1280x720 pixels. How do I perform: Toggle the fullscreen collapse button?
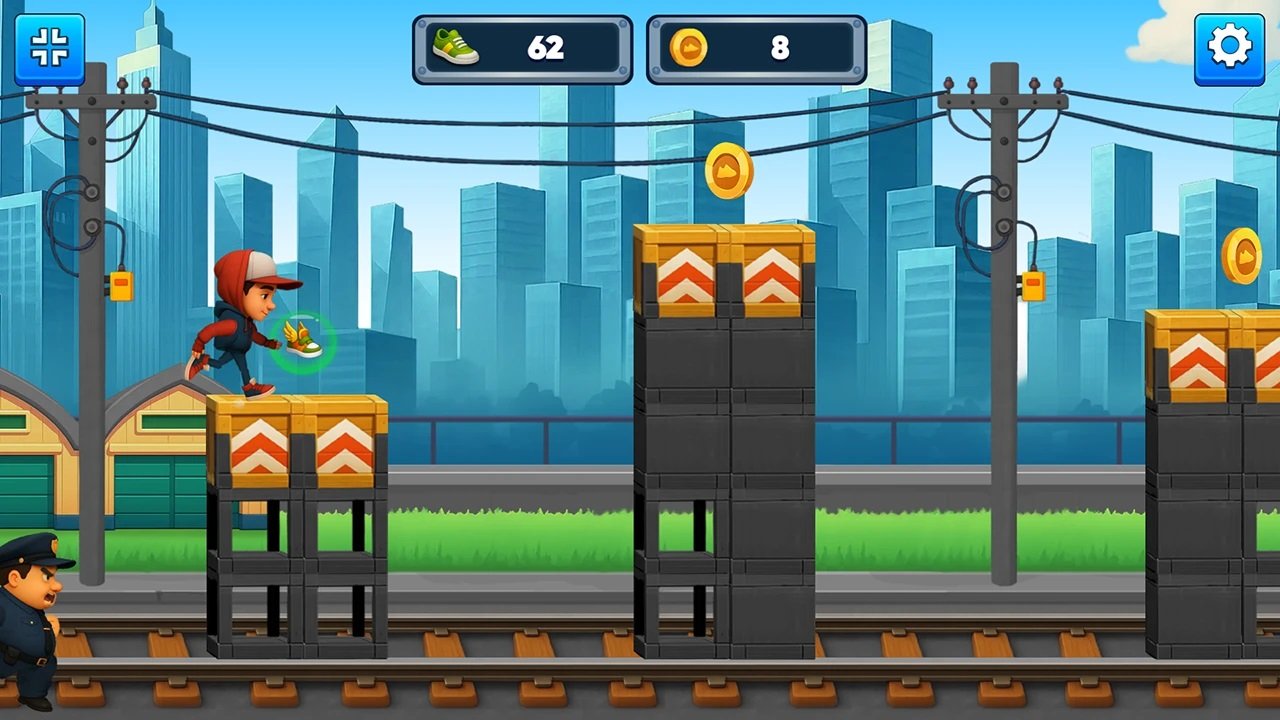pyautogui.click(x=49, y=48)
